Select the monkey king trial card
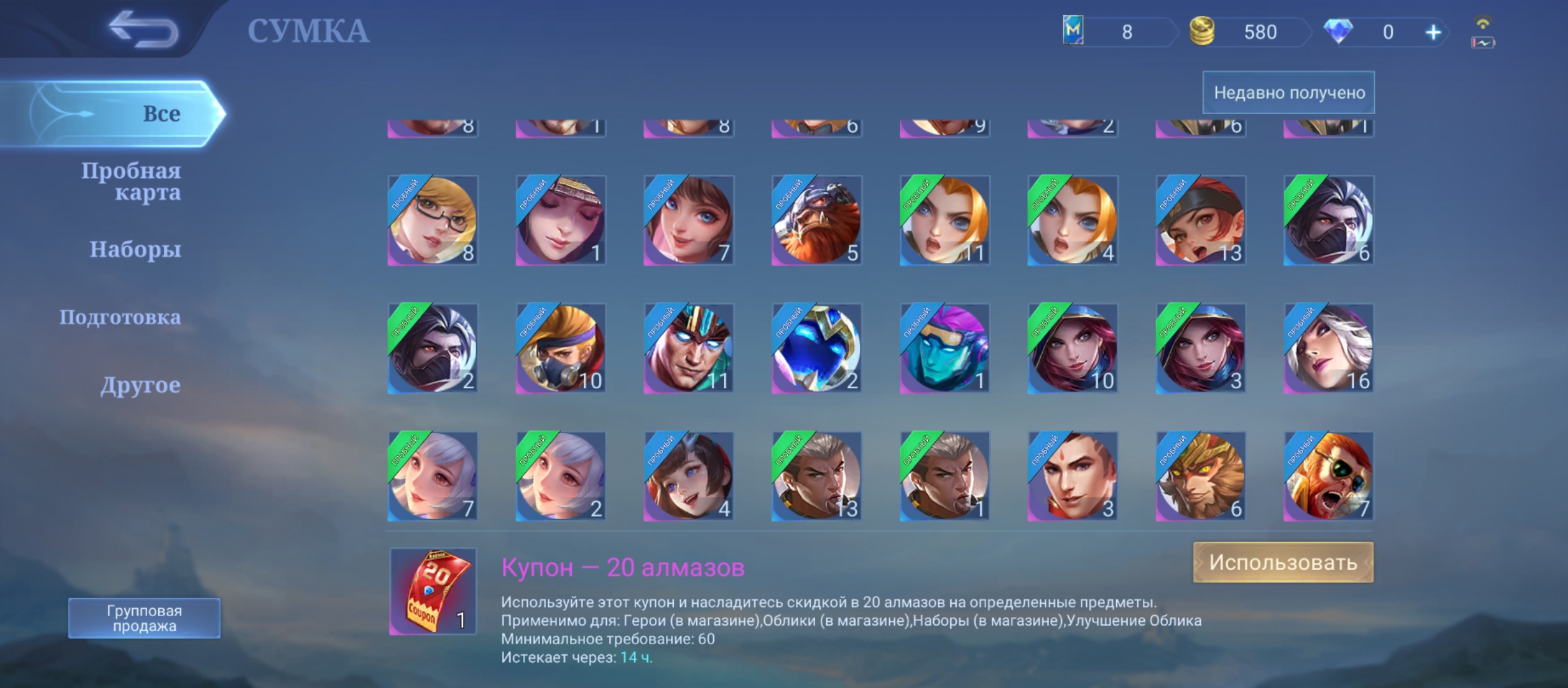The image size is (1568, 688). [1200, 477]
